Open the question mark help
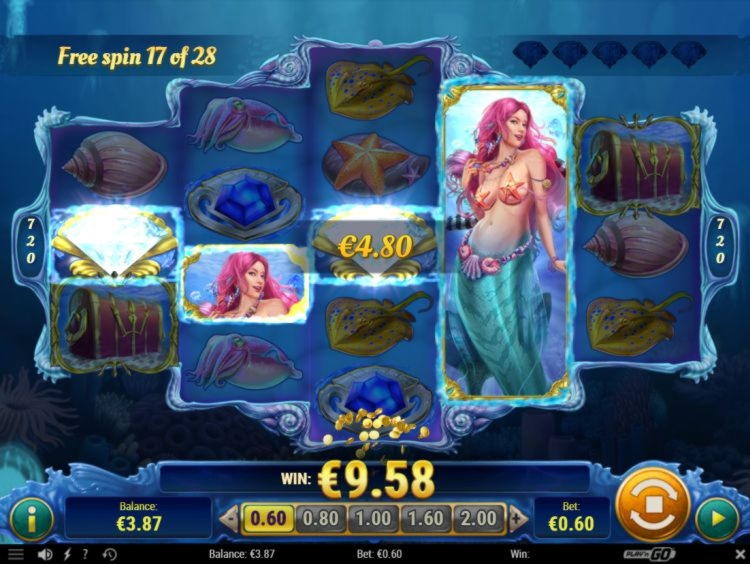 (x=85, y=554)
